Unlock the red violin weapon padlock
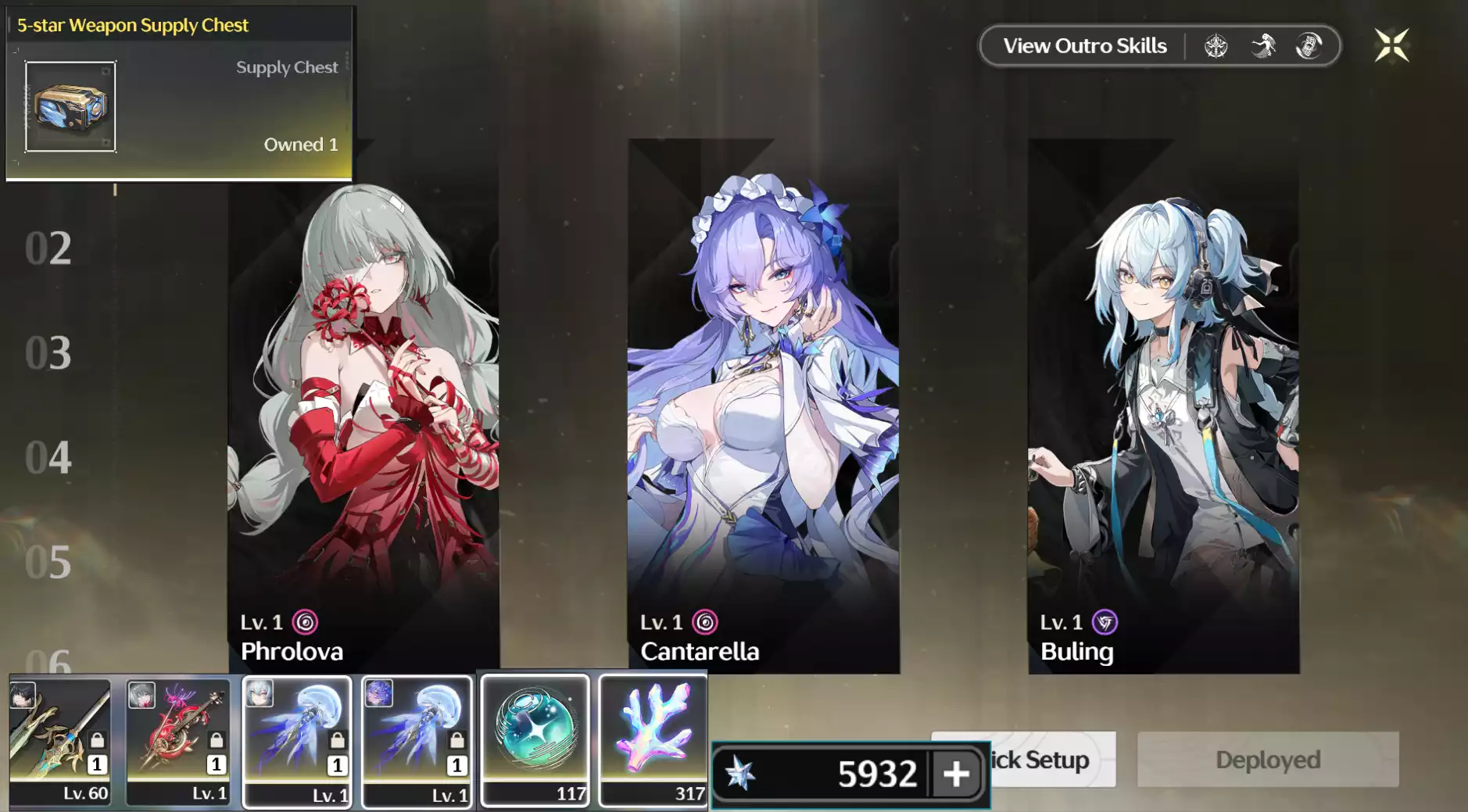Image resolution: width=1468 pixels, height=812 pixels. click(x=215, y=740)
